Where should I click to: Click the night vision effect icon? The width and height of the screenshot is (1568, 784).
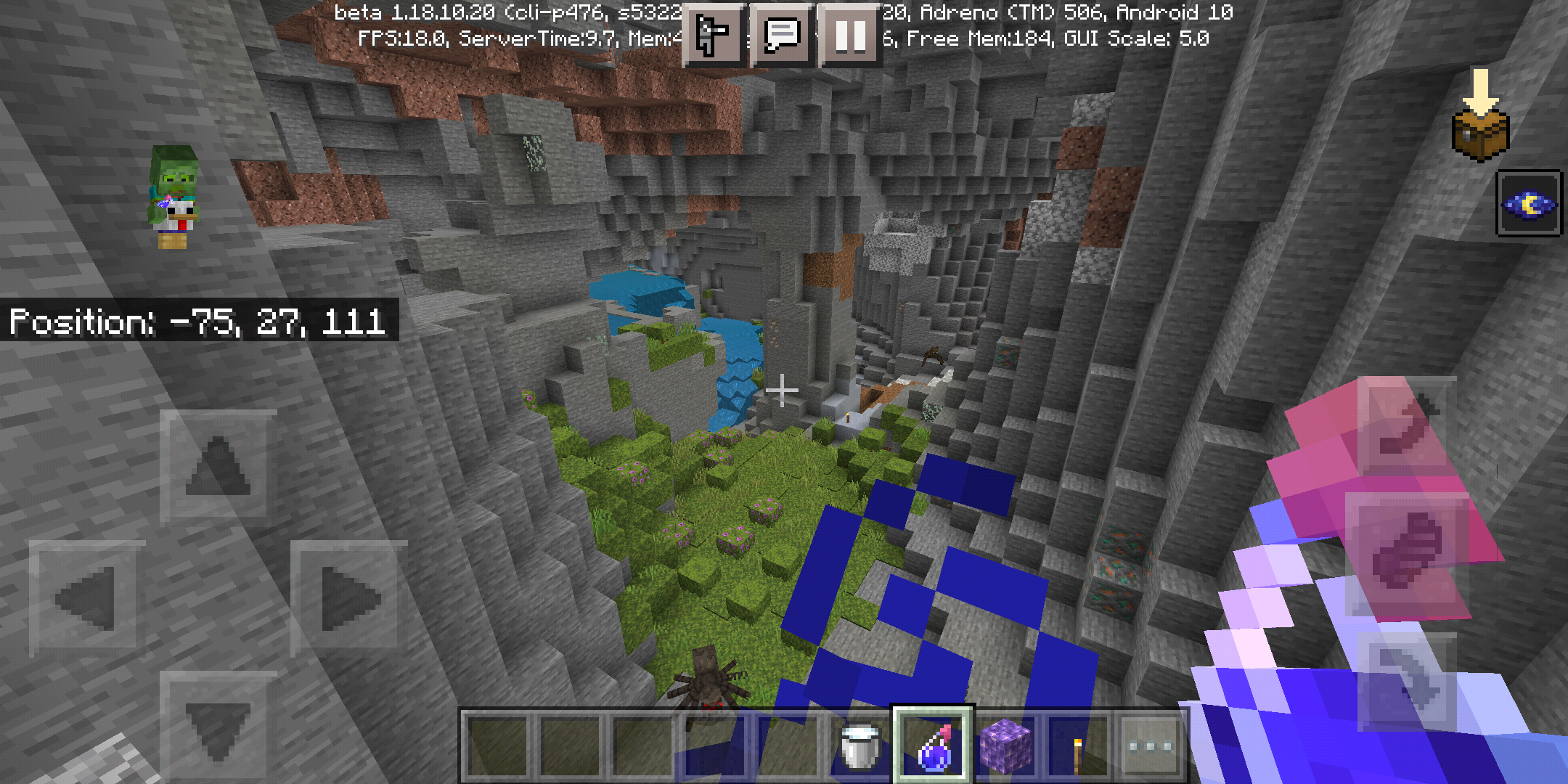(1529, 204)
